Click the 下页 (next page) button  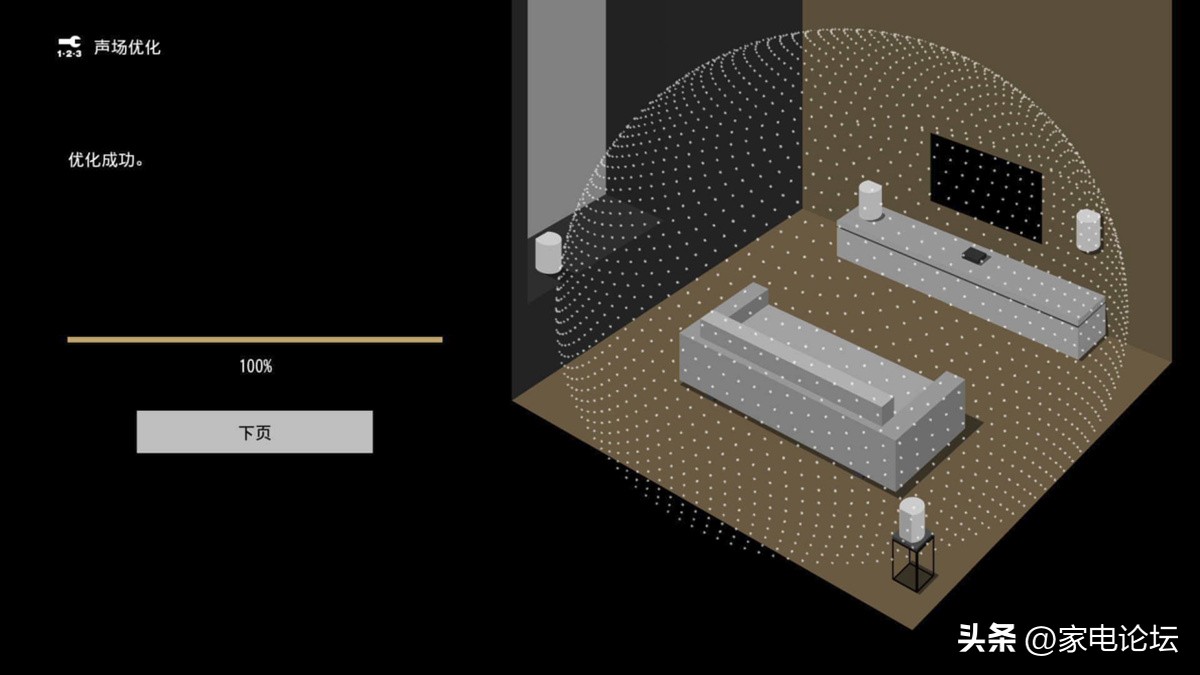(254, 432)
